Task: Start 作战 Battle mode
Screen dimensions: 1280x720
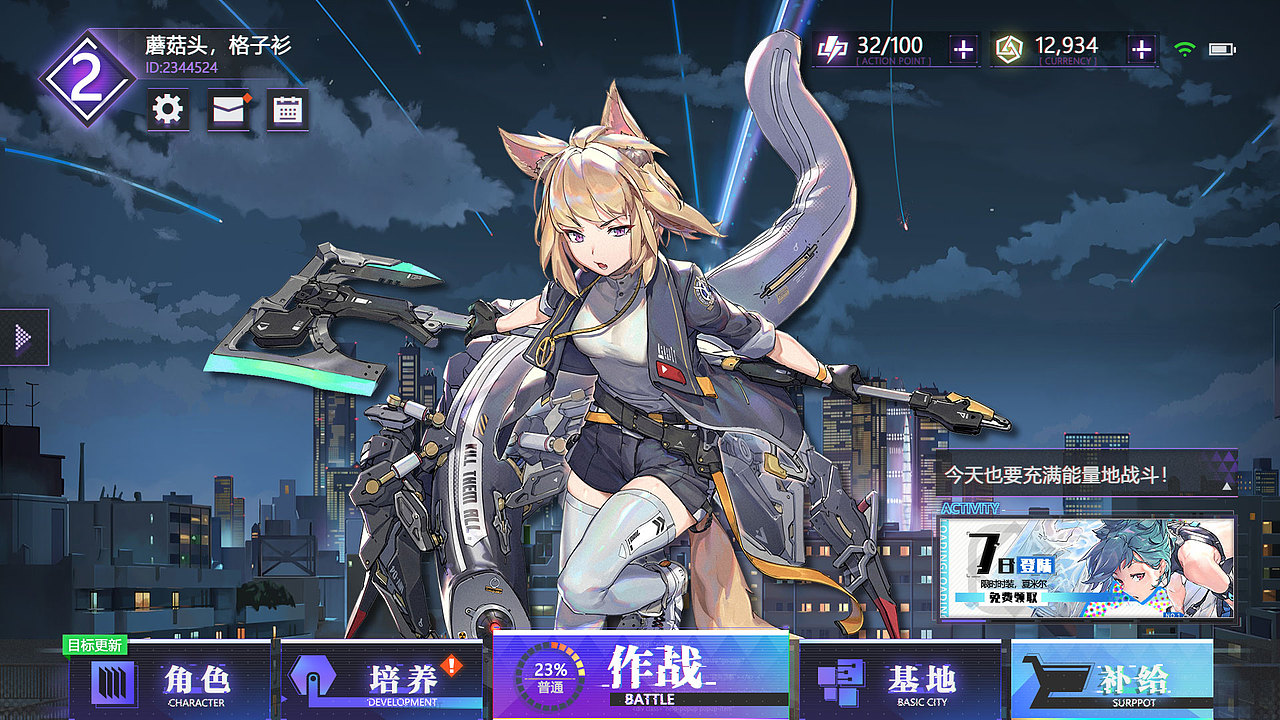Action: coord(640,675)
